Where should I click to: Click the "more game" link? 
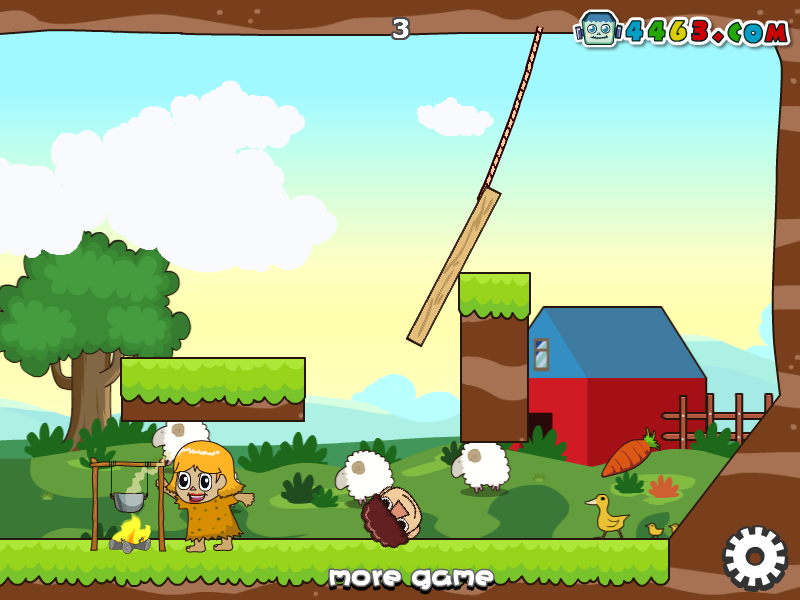click(x=411, y=577)
